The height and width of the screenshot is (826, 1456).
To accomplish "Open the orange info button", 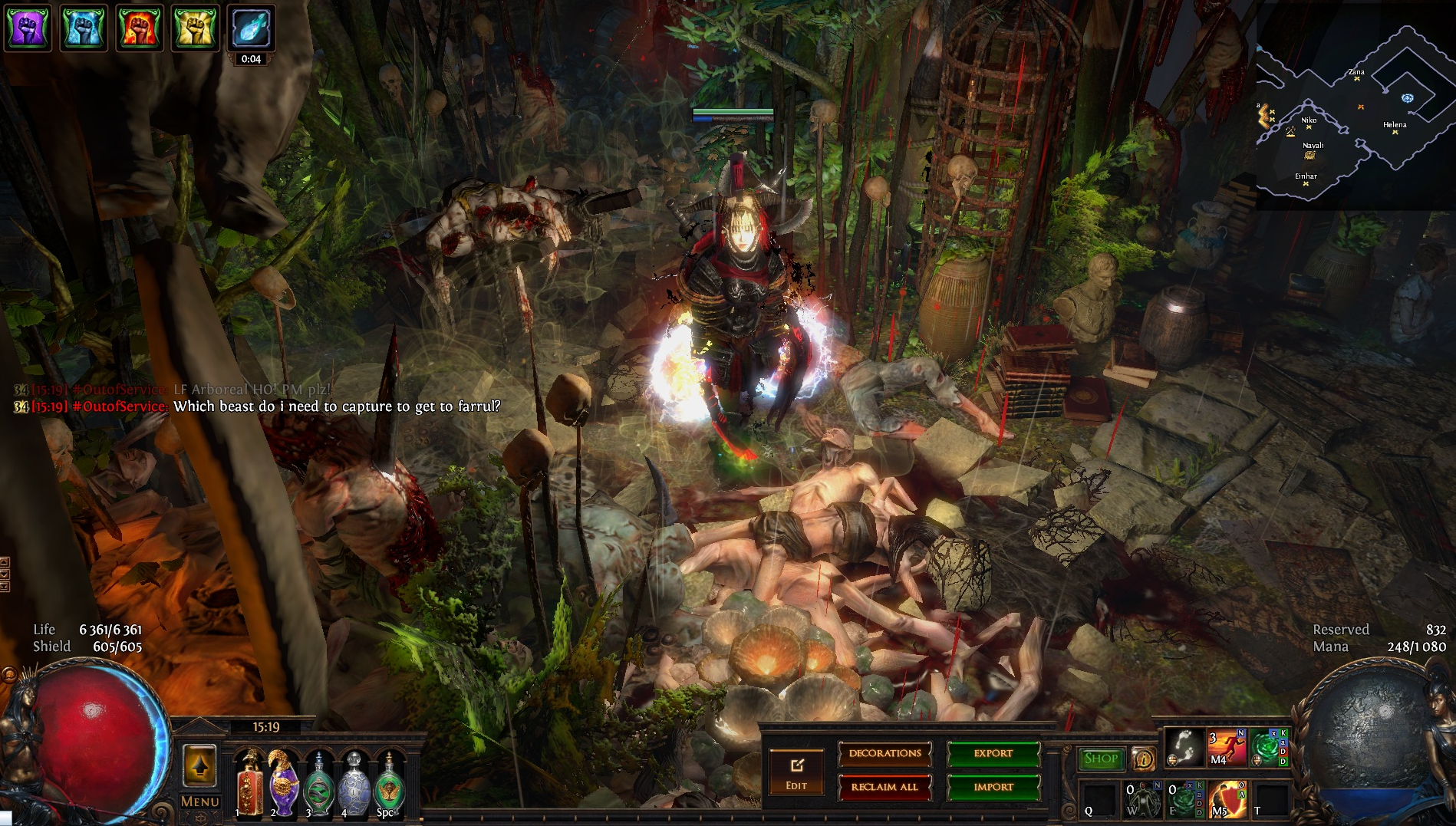I will [1144, 759].
